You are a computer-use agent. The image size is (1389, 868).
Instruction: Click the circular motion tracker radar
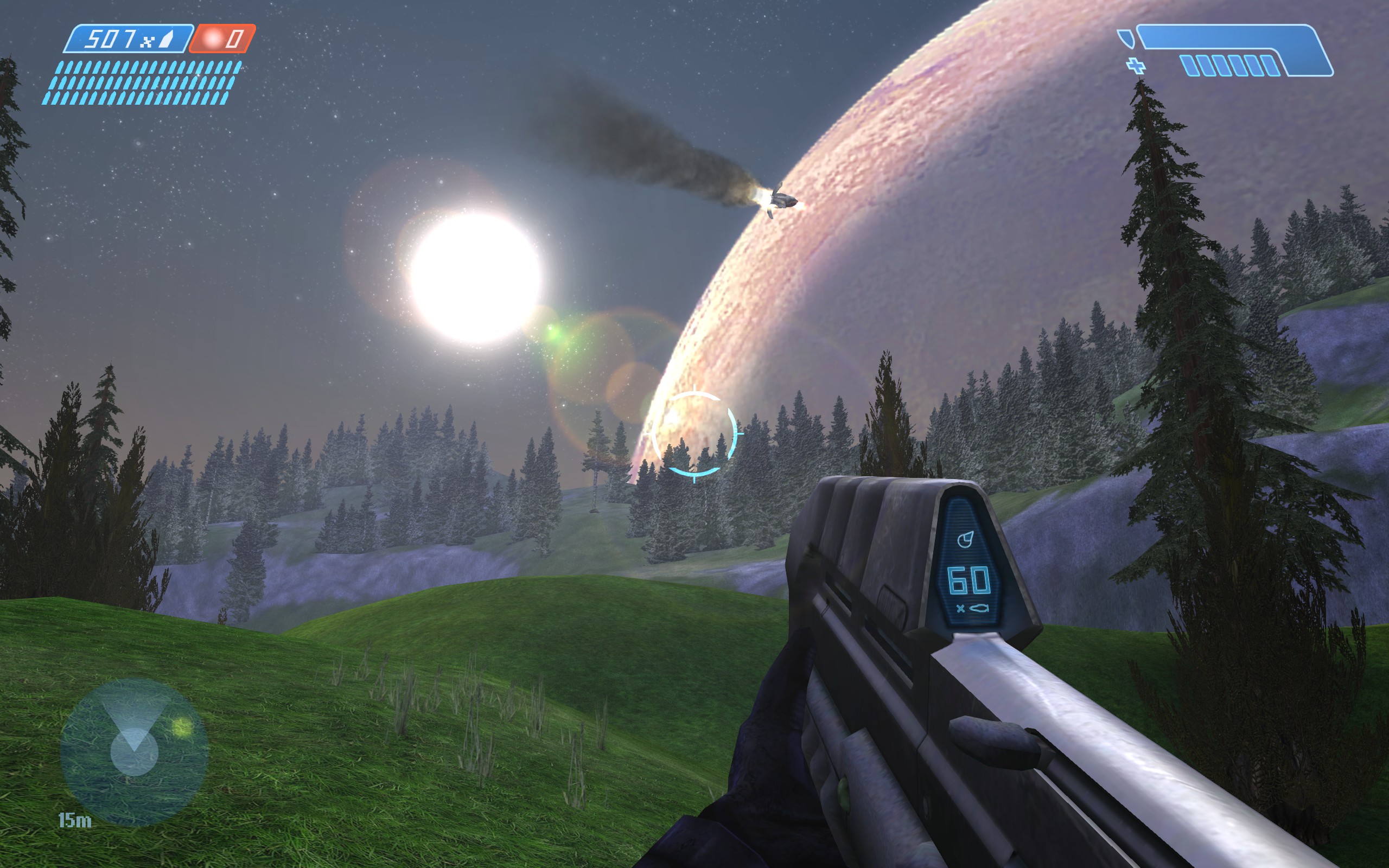tap(133, 751)
